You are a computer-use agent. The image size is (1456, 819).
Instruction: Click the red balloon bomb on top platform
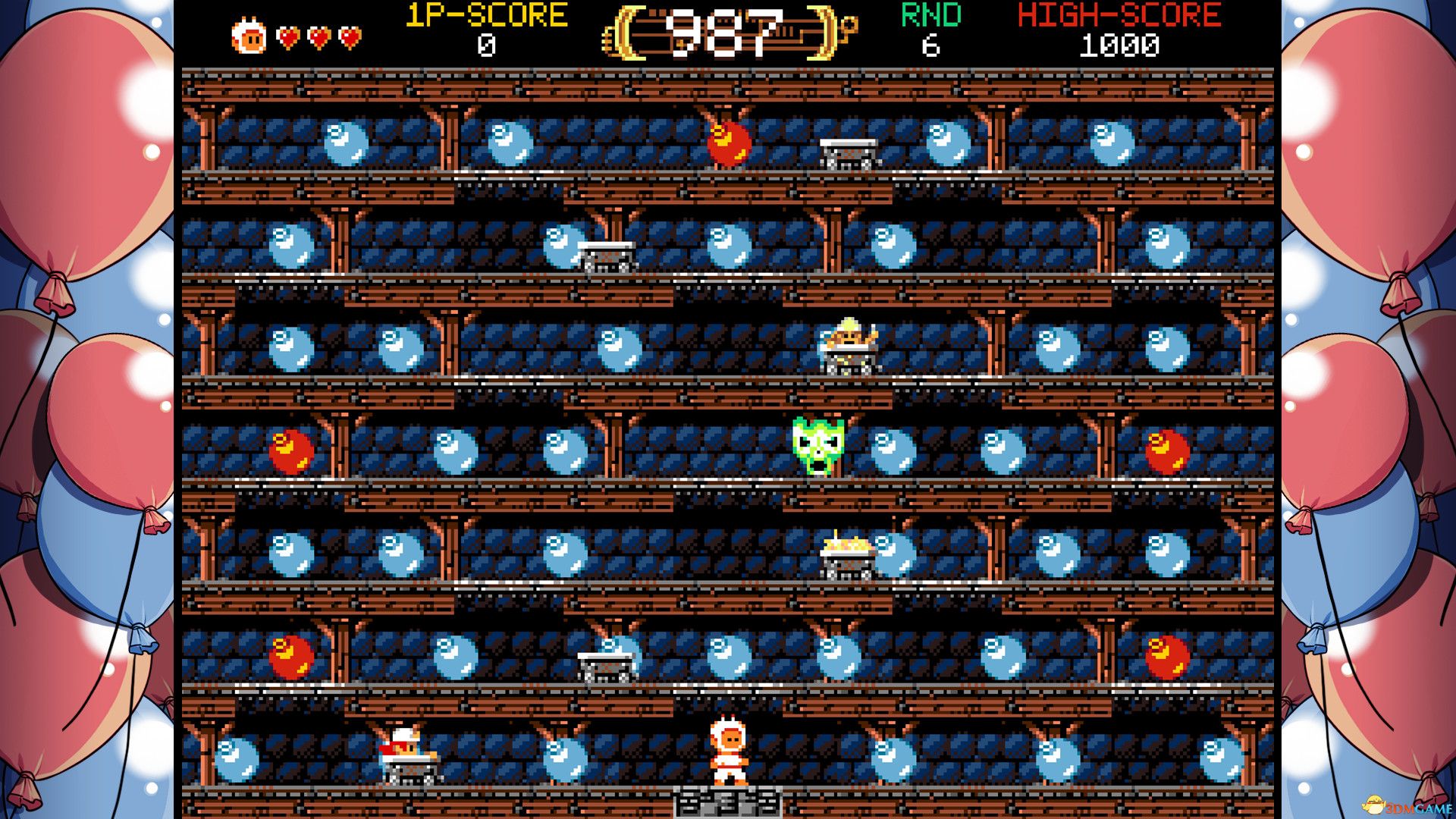click(730, 144)
